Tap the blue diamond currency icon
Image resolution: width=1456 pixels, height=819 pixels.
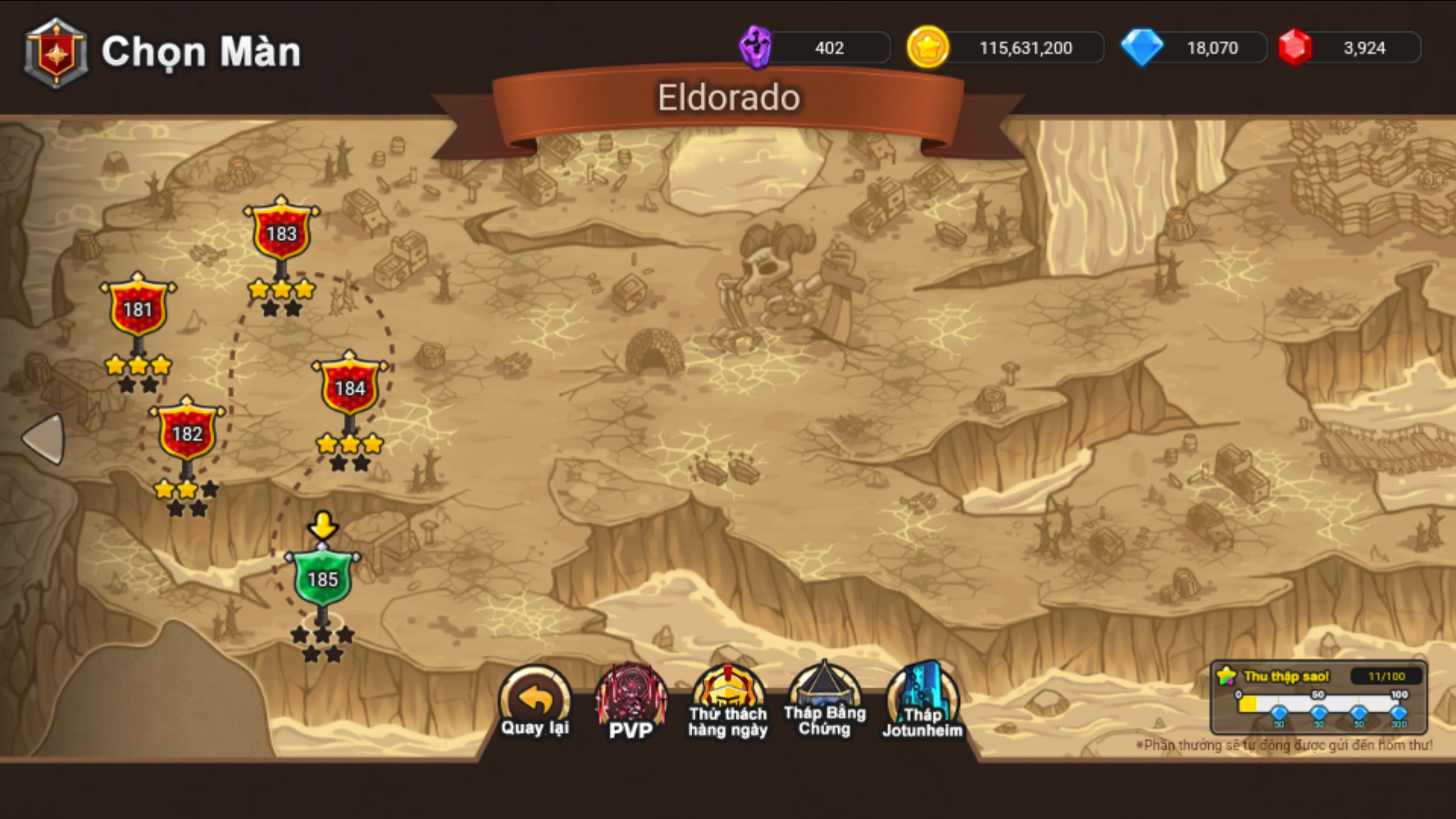[x=1141, y=47]
